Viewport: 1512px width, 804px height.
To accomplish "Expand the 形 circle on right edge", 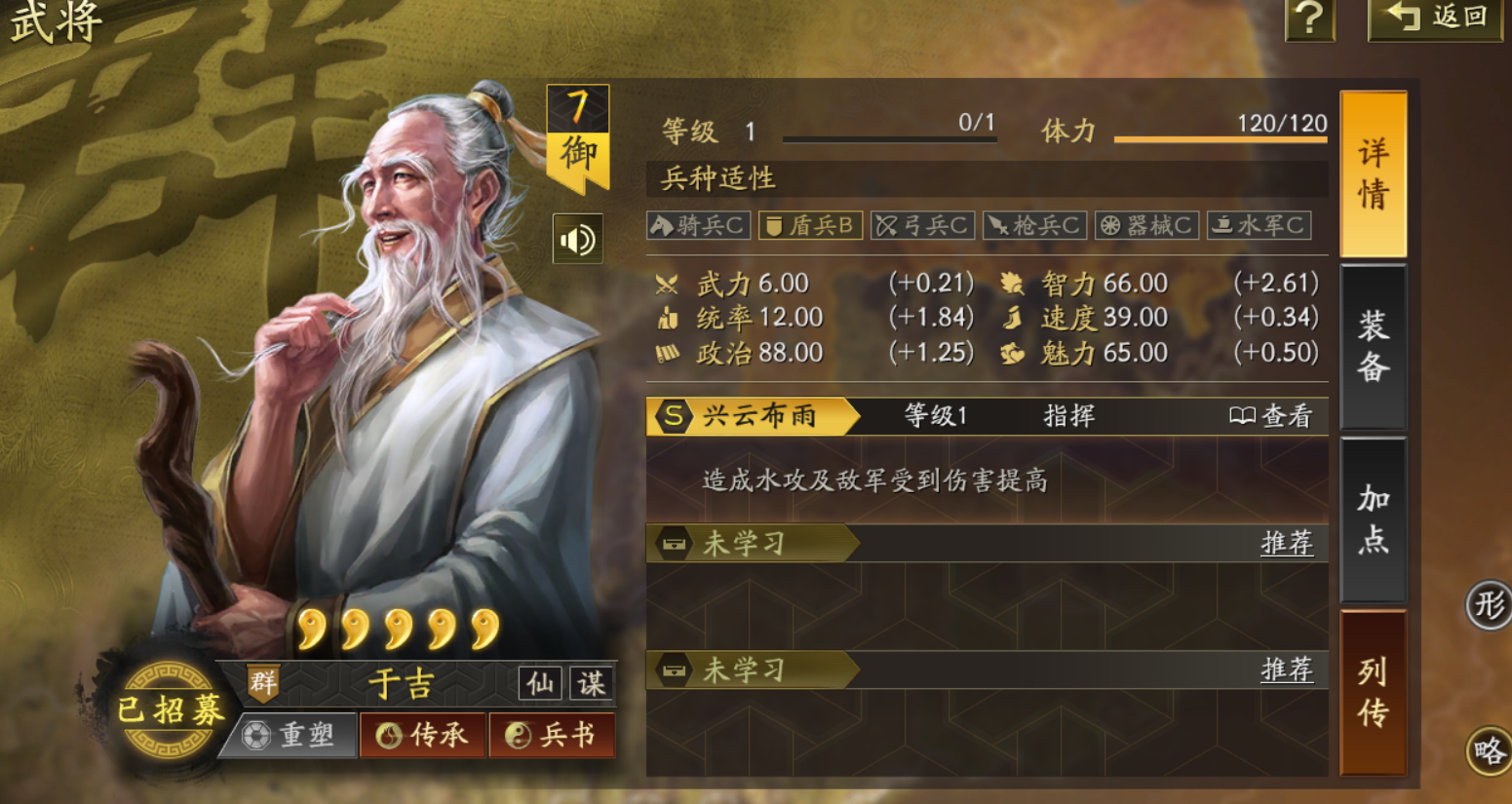I will click(x=1491, y=604).
